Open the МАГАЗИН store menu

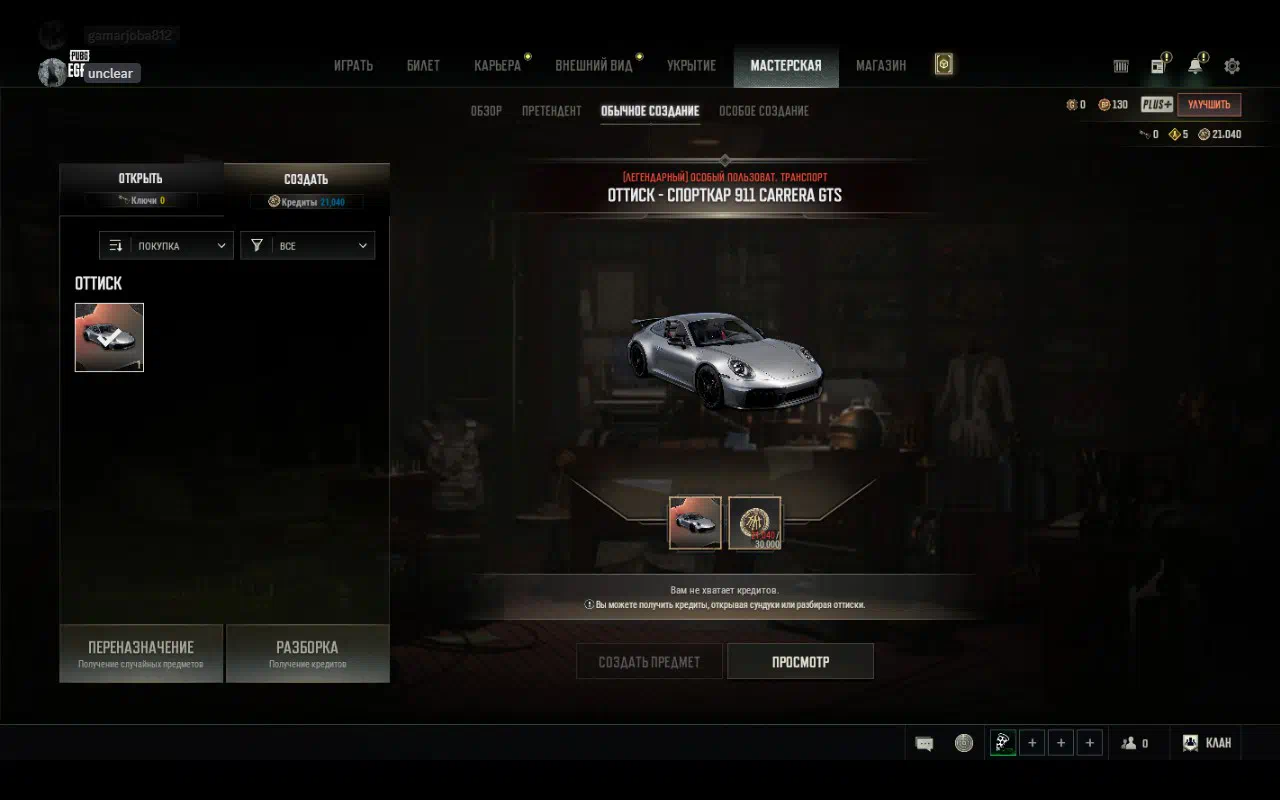click(x=881, y=66)
